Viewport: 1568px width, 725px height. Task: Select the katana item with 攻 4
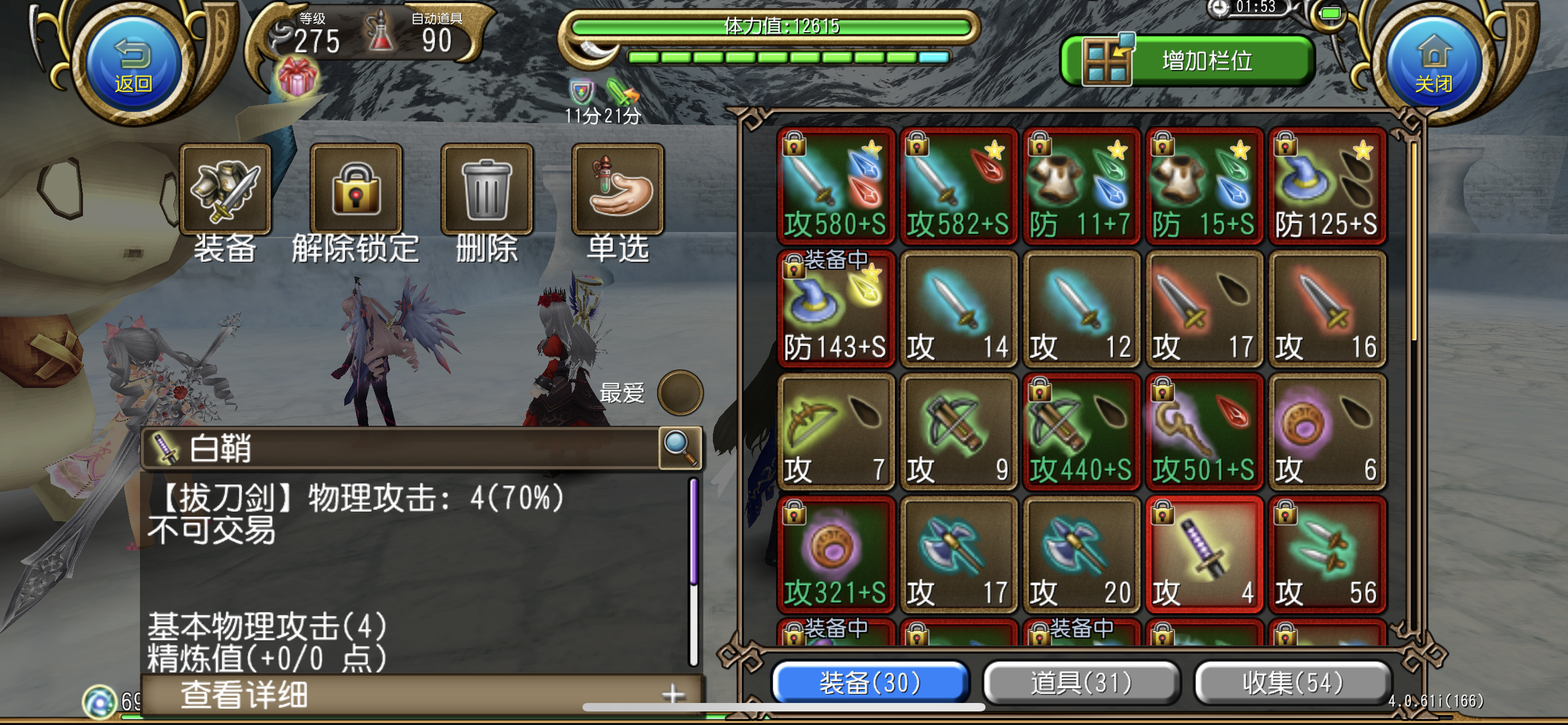[1204, 554]
